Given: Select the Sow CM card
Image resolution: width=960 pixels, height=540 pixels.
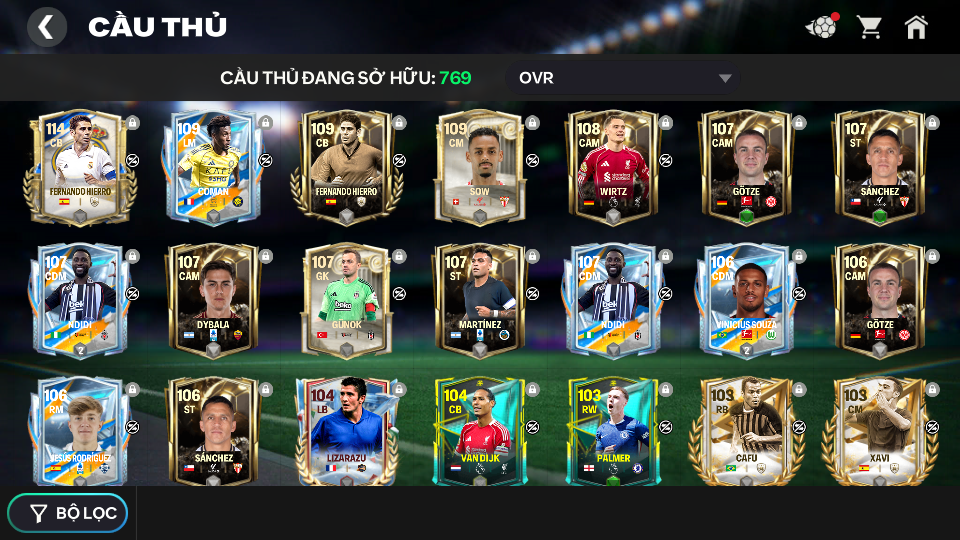Looking at the screenshot, I should click(x=480, y=165).
